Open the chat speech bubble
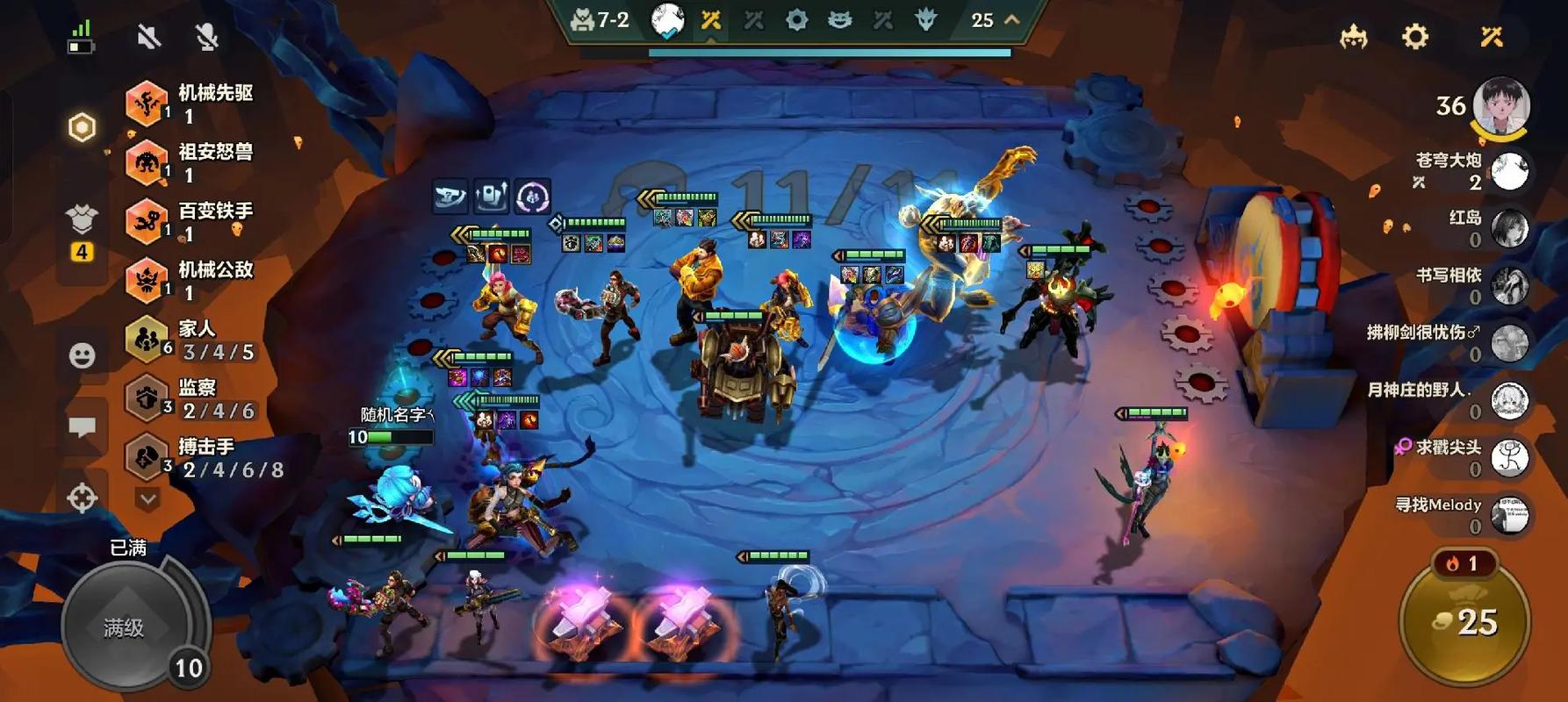Image resolution: width=1568 pixels, height=702 pixels. 83,427
